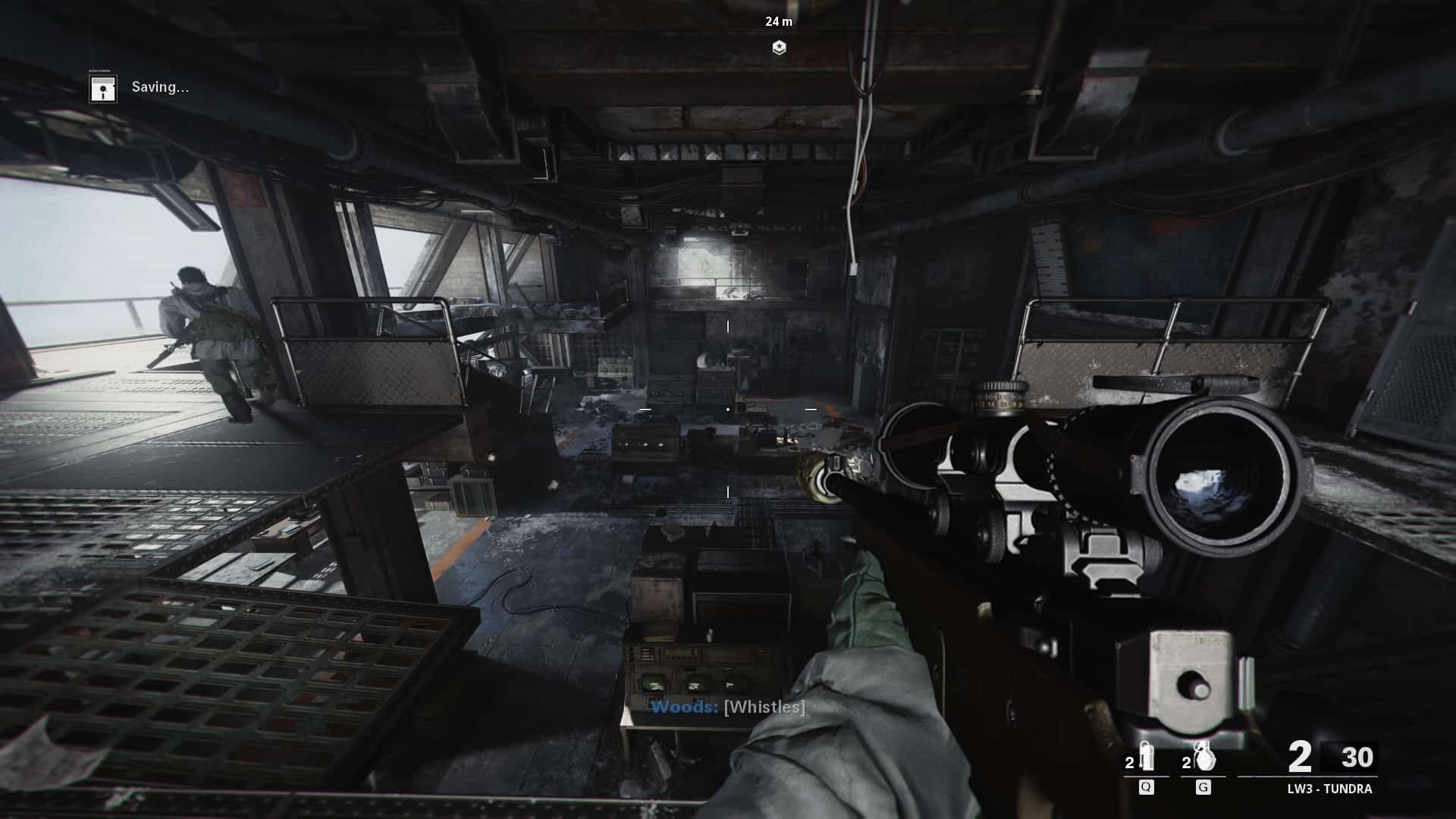The width and height of the screenshot is (1456, 819).
Task: Click the LW3 - Tundra weapon label
Action: point(1329,789)
